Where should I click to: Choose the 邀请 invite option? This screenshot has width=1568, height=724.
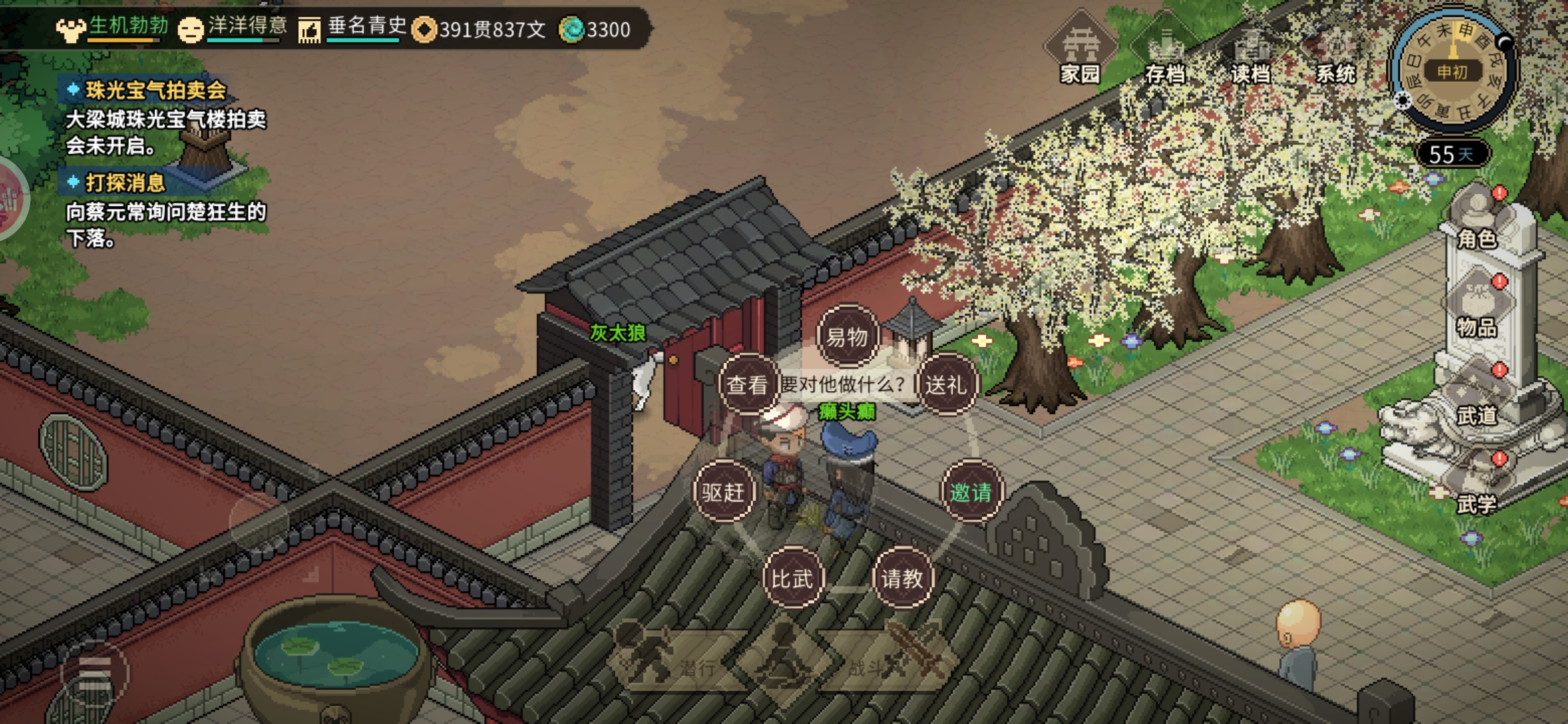tap(970, 492)
